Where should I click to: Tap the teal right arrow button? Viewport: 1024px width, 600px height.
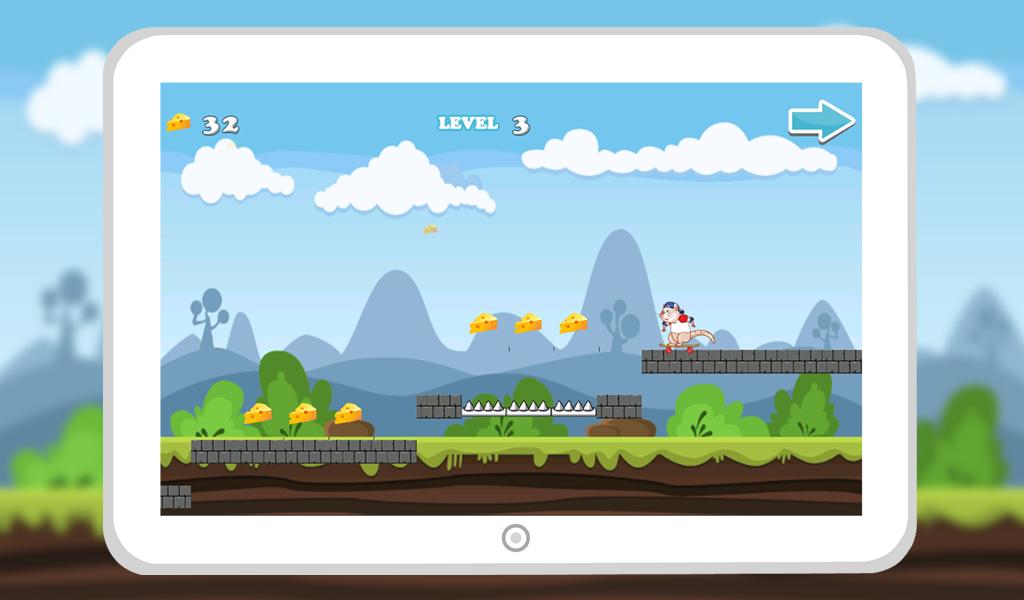[821, 121]
